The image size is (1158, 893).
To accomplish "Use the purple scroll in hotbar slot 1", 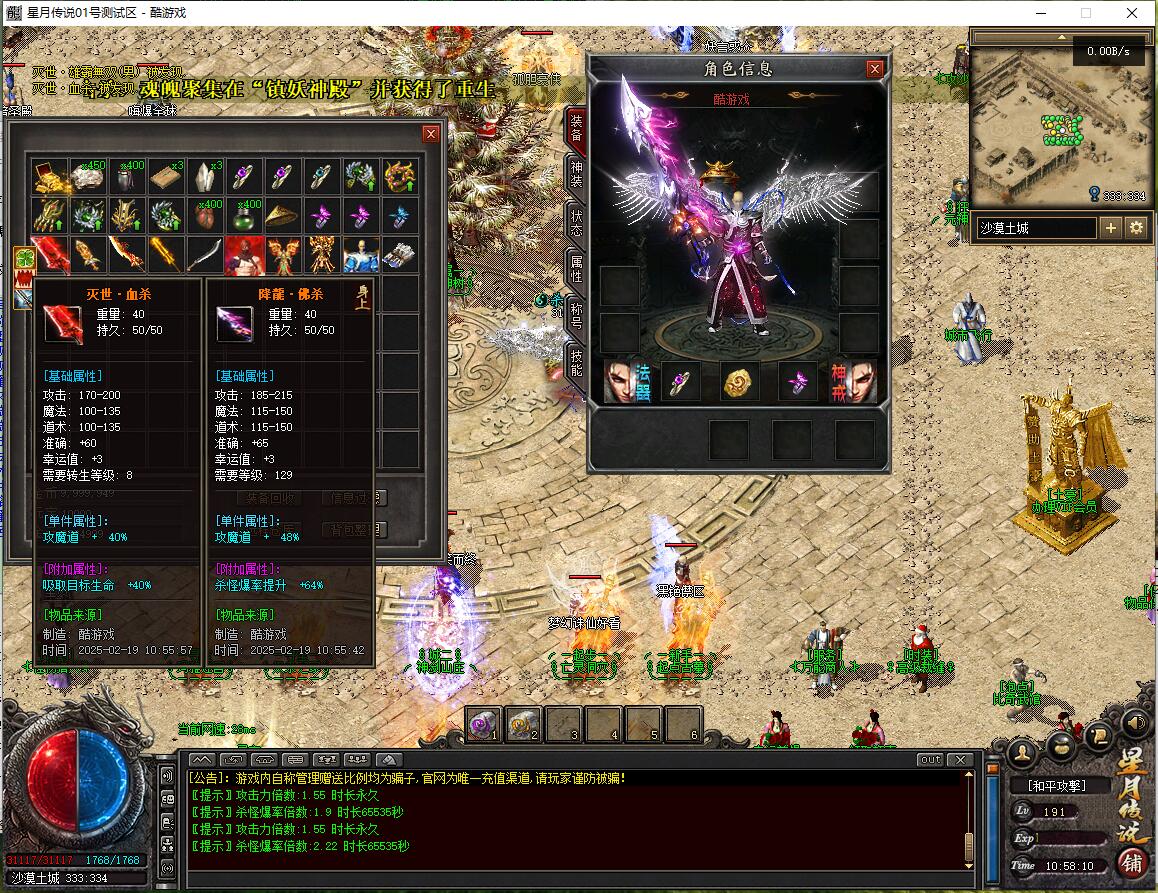I will click(x=484, y=724).
